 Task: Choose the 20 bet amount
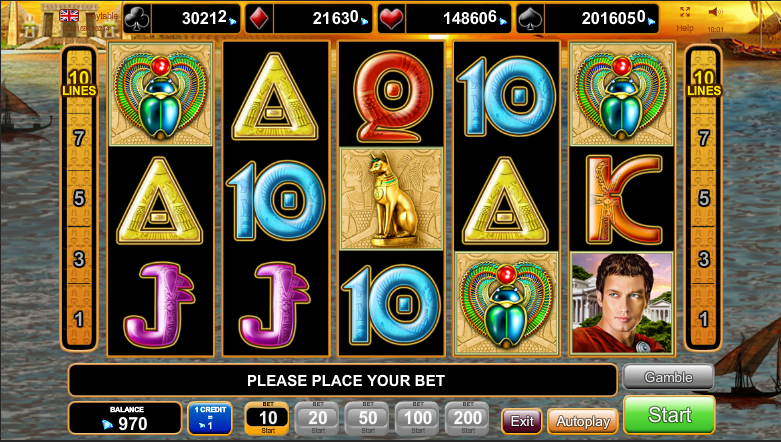point(318,418)
